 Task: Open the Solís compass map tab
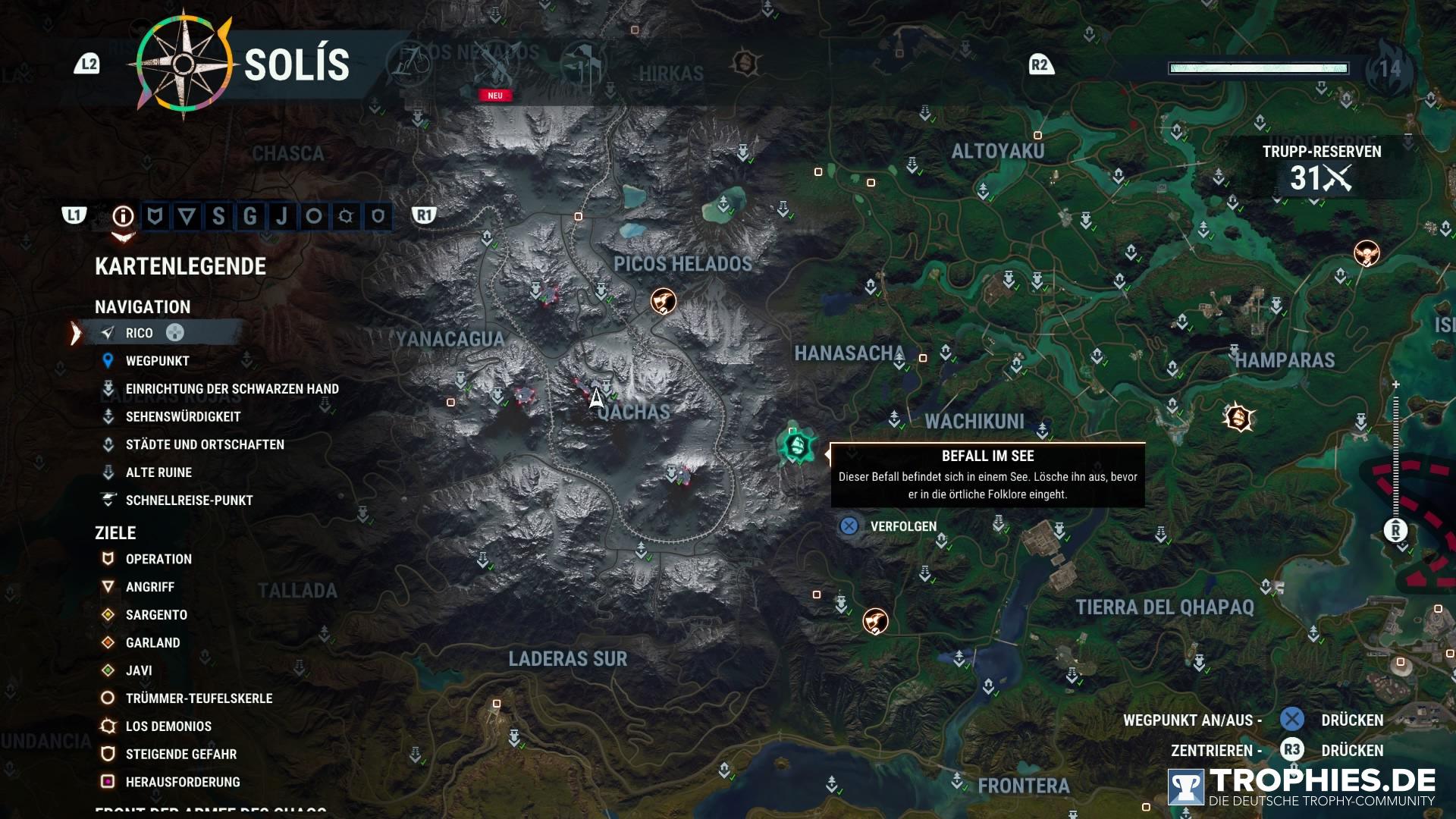click(x=184, y=64)
